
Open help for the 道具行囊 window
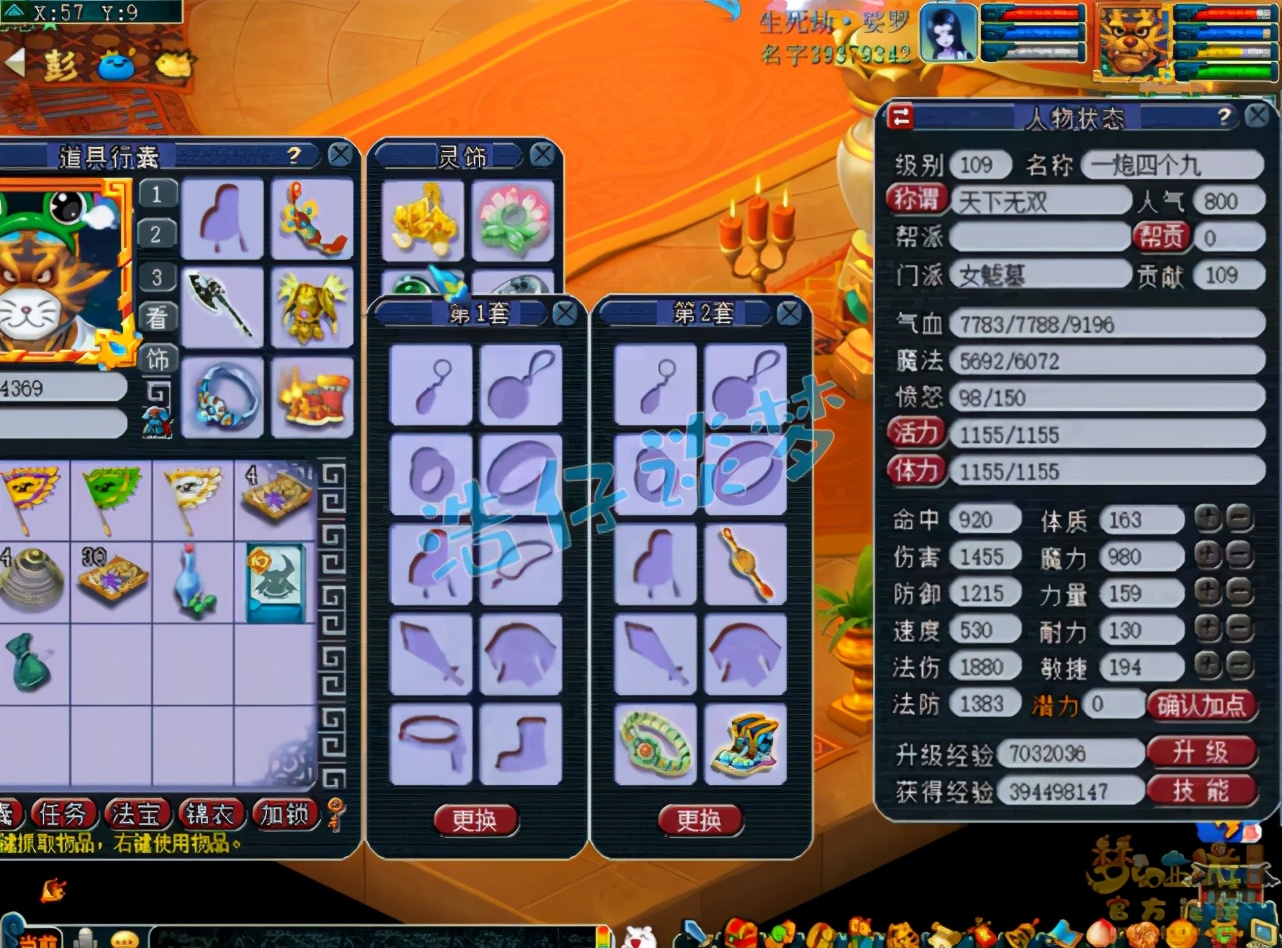click(294, 155)
